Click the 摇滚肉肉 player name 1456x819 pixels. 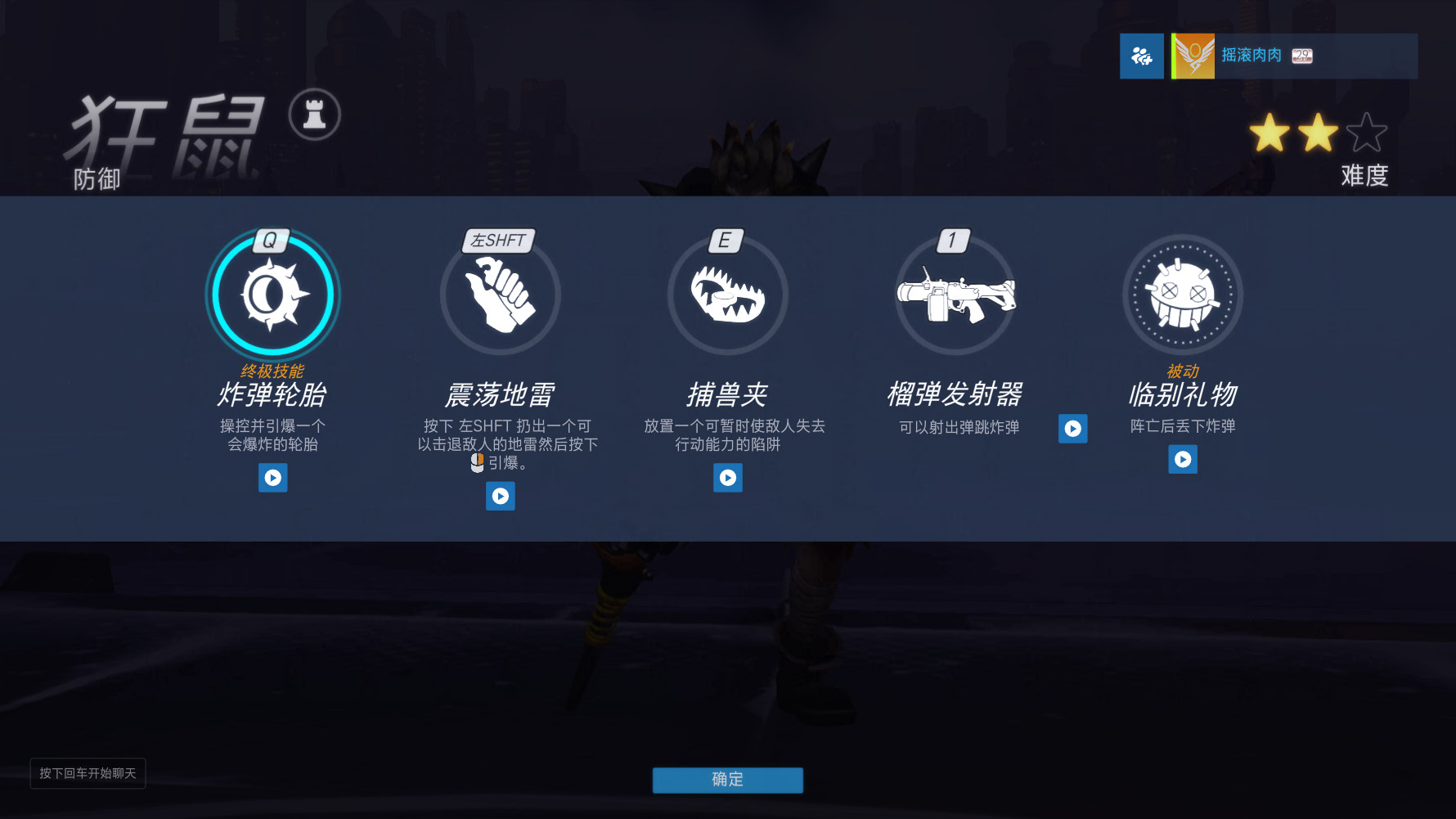[1252, 56]
